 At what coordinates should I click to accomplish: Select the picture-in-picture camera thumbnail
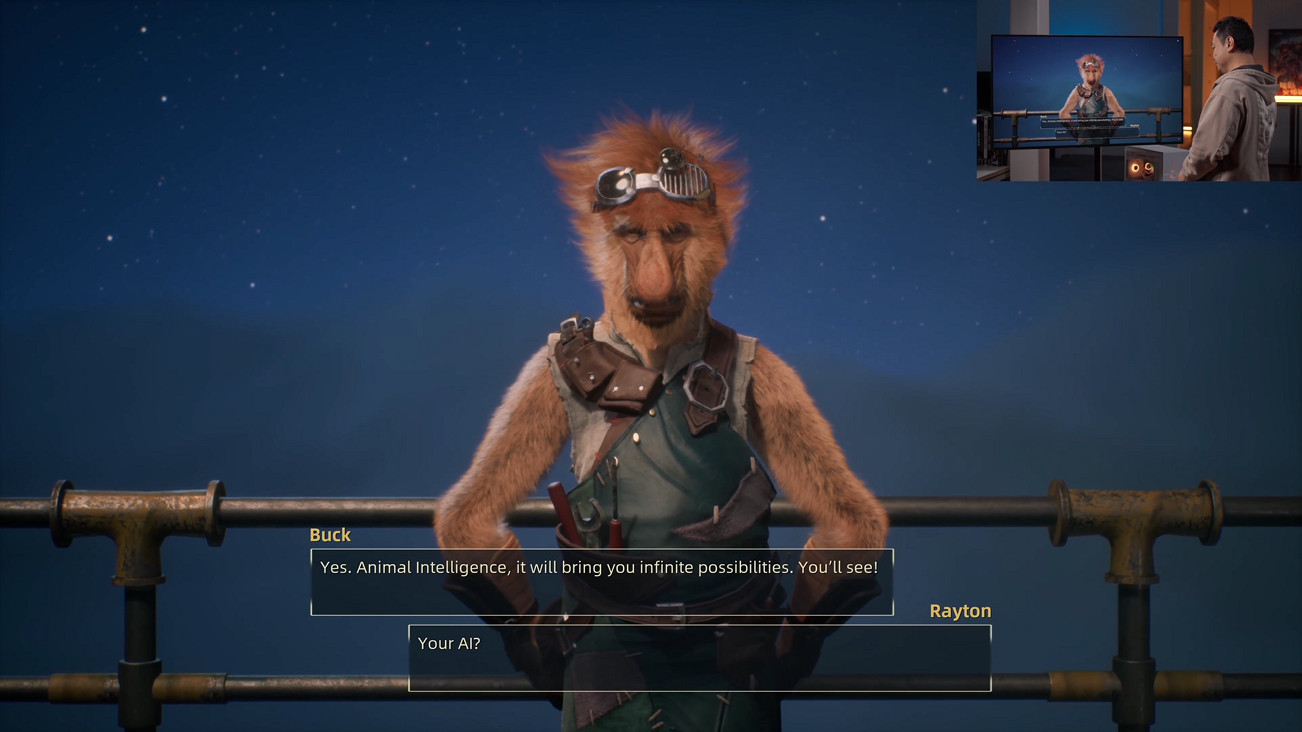1138,91
